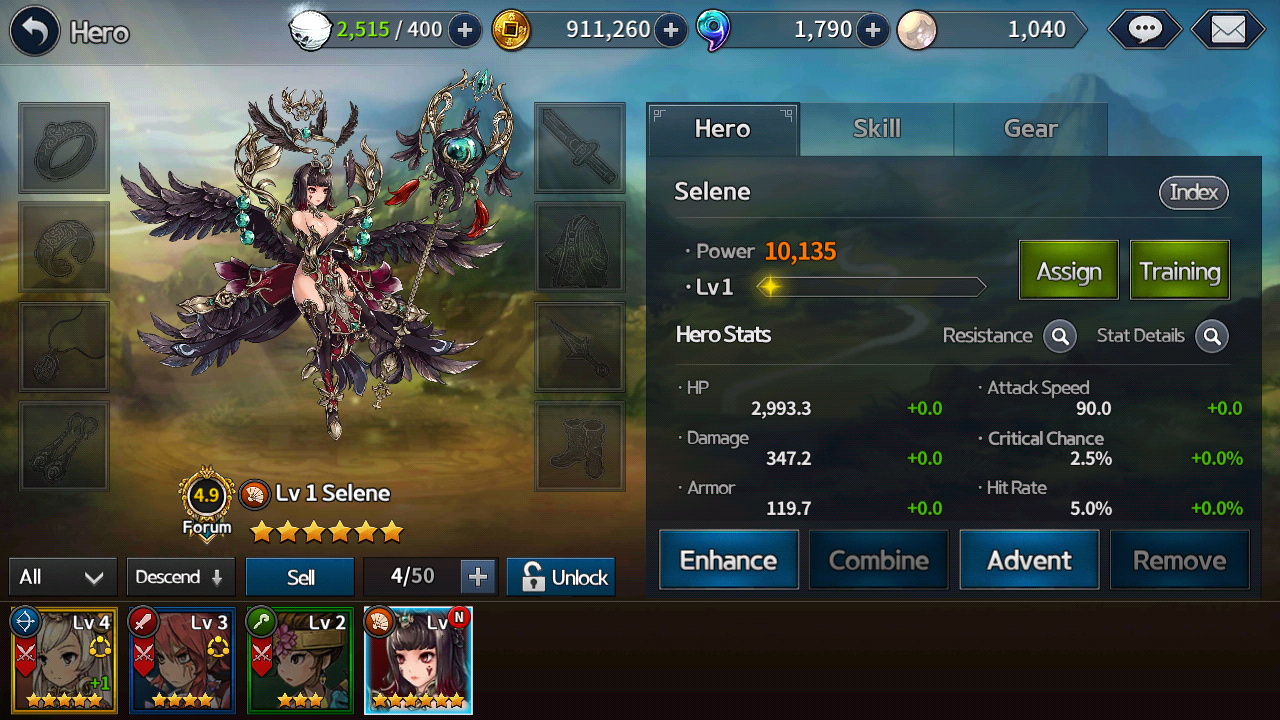Image resolution: width=1280 pixels, height=720 pixels.
Task: Select the Lv 3 red-haired hero card
Action: click(182, 660)
